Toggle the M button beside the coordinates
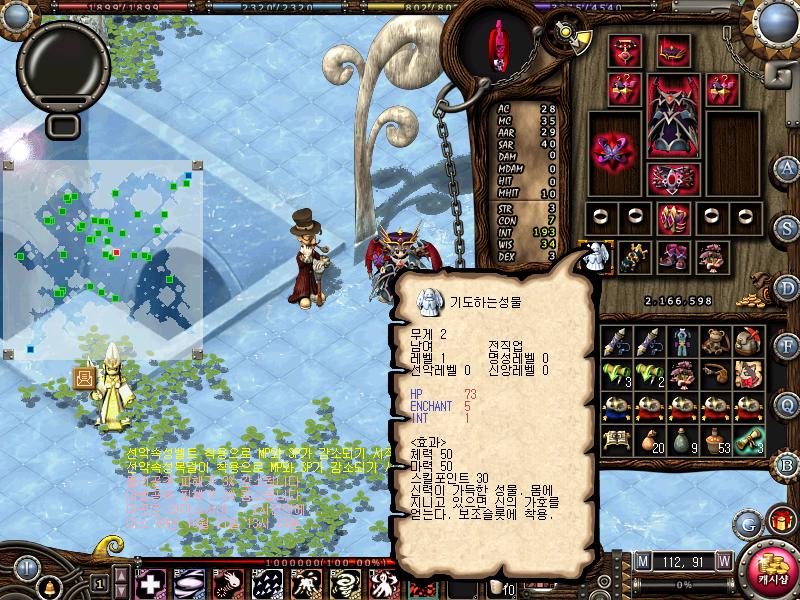This screenshot has height=600, width=800. [642, 561]
